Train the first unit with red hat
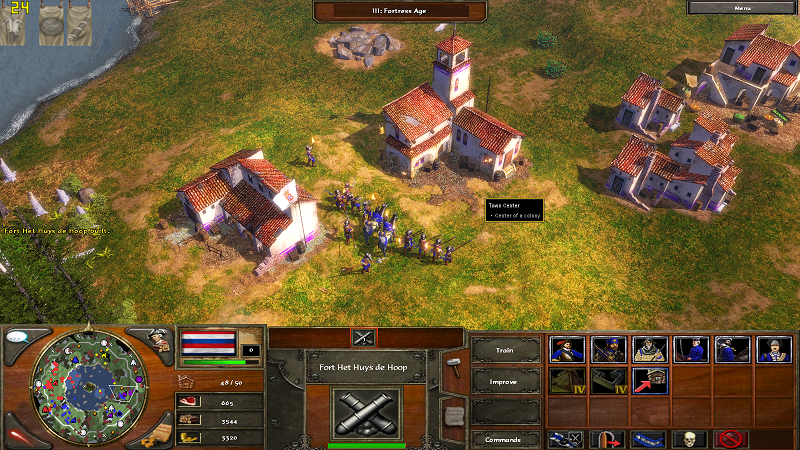800x450 pixels. 566,348
